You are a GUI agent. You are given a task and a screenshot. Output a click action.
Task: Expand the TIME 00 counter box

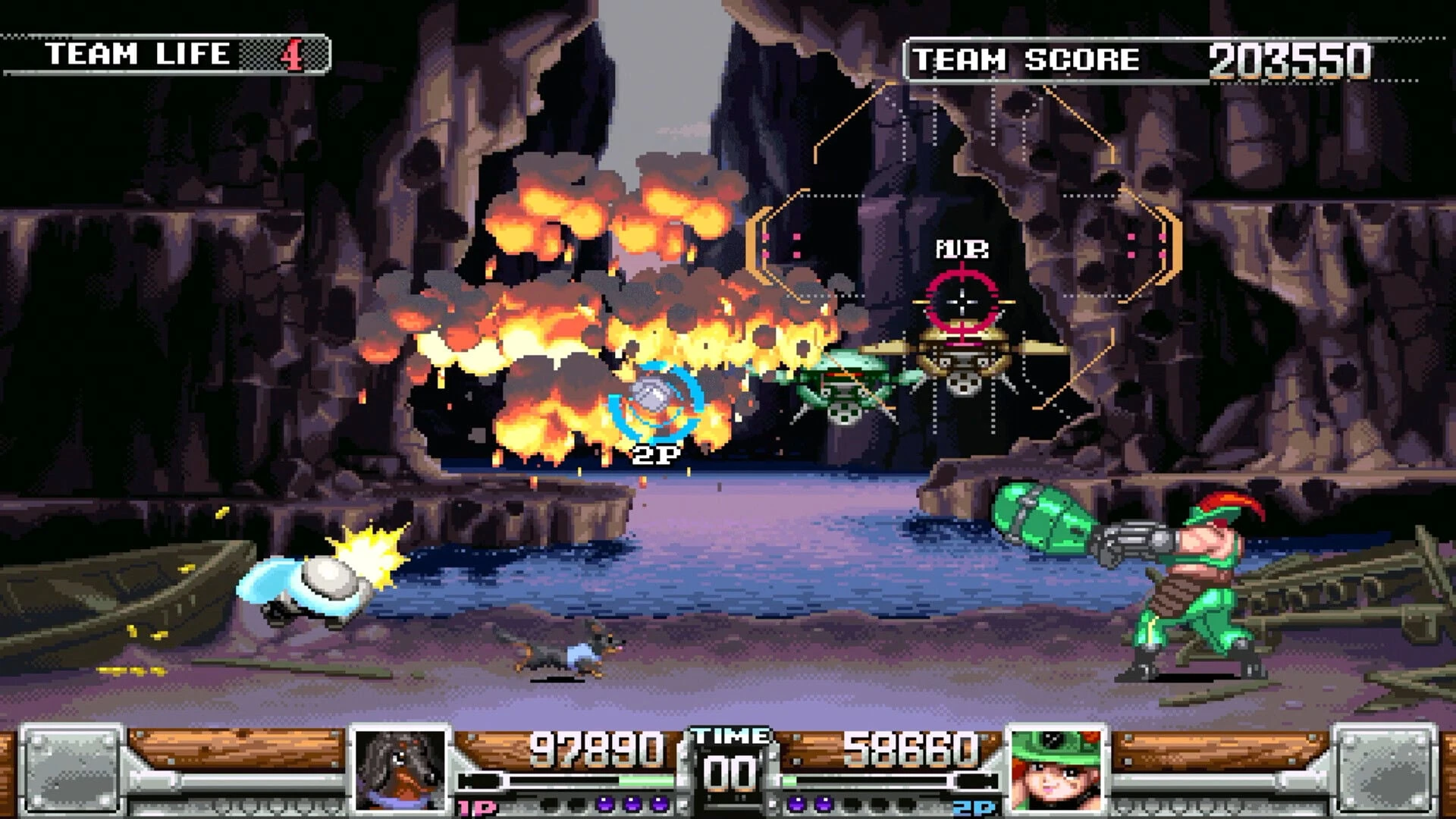(730, 766)
